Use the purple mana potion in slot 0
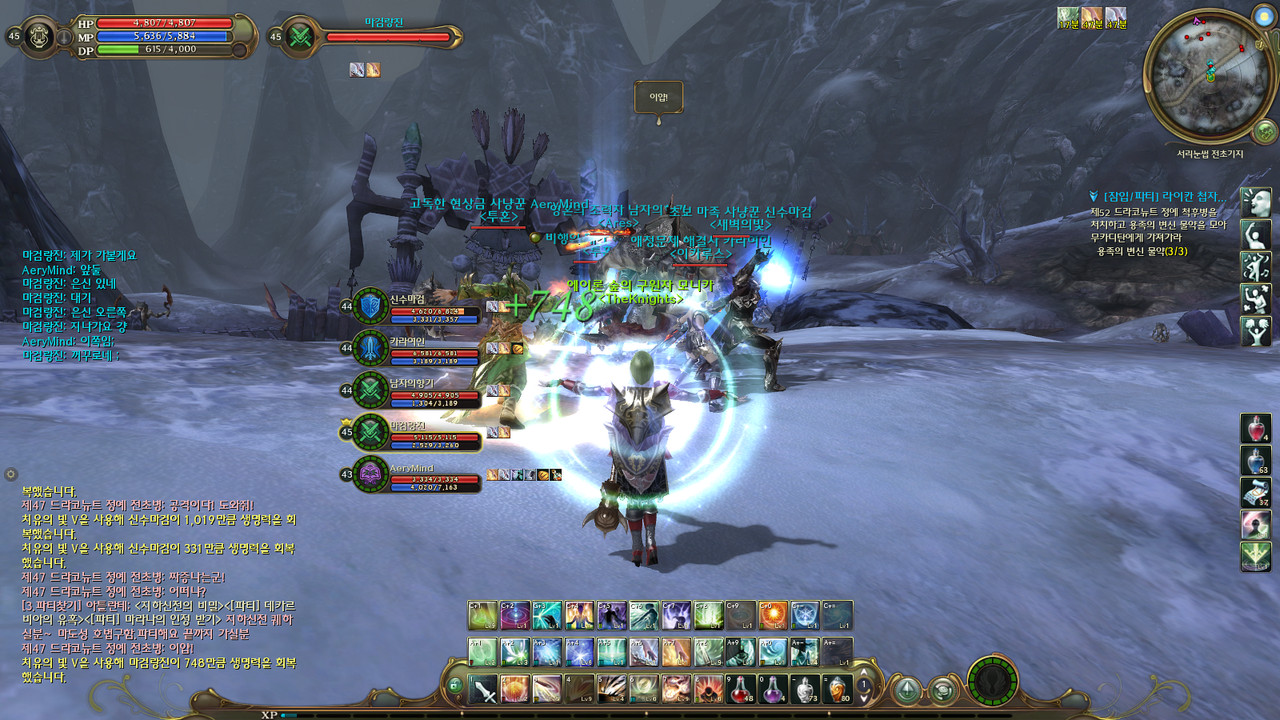The width and height of the screenshot is (1280, 720). pos(773,689)
